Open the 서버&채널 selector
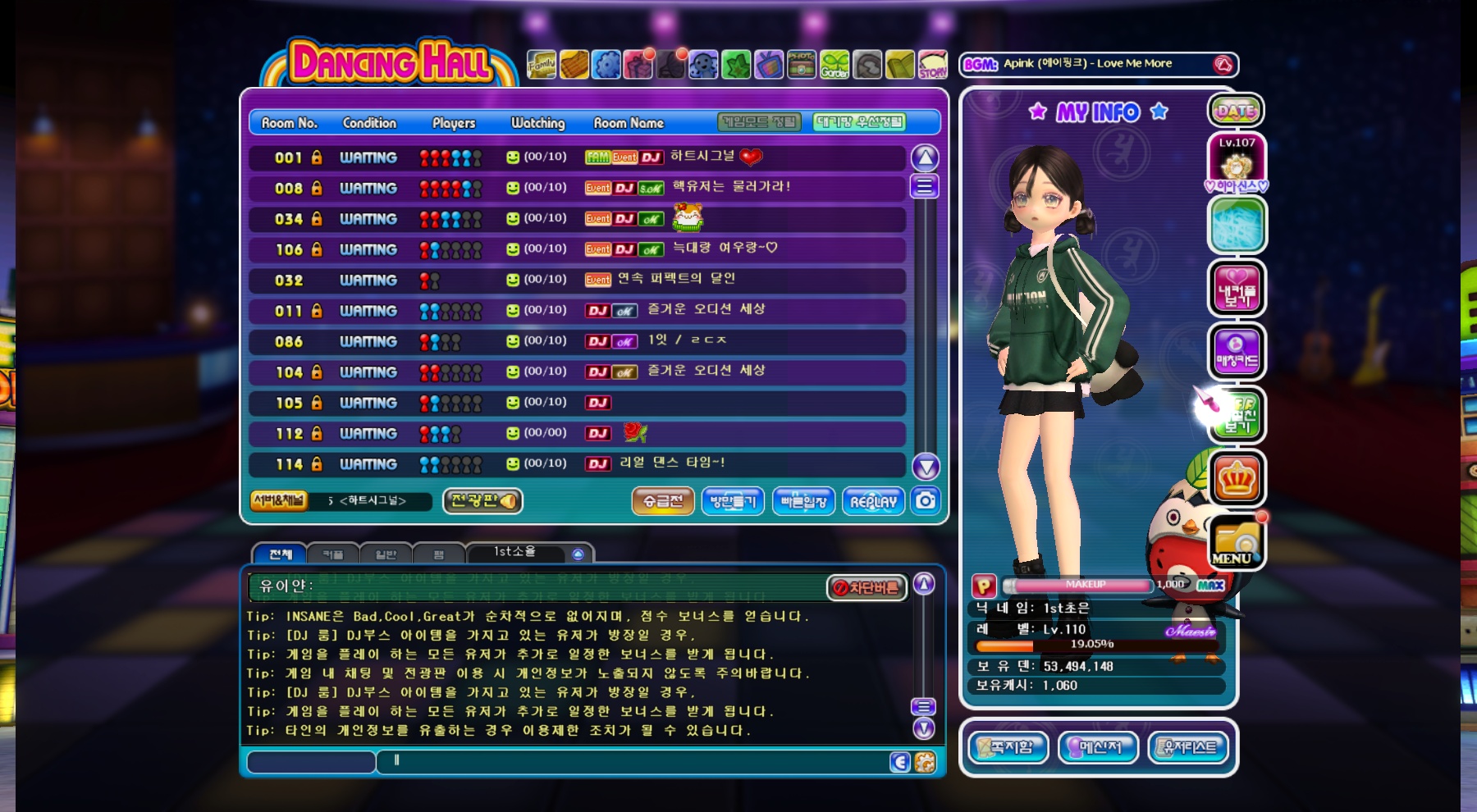Viewport: 1477px width, 812px height. click(x=279, y=500)
